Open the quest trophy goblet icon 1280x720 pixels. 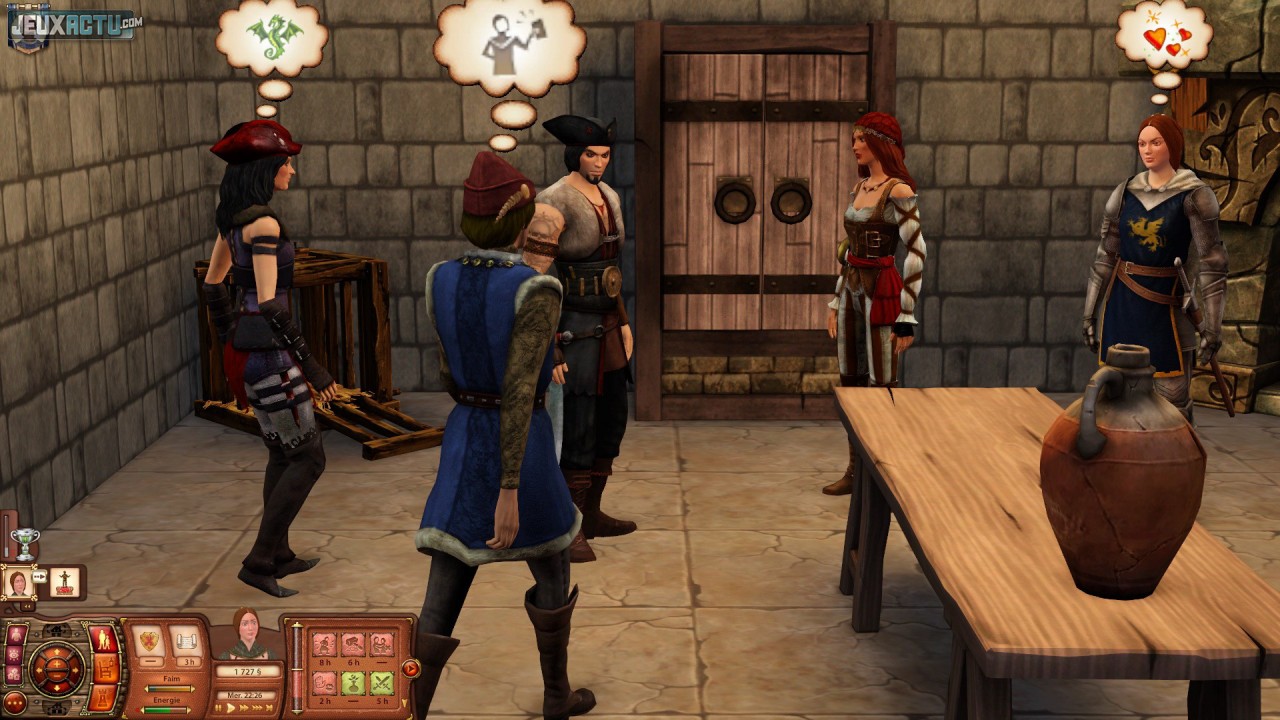tap(25, 543)
